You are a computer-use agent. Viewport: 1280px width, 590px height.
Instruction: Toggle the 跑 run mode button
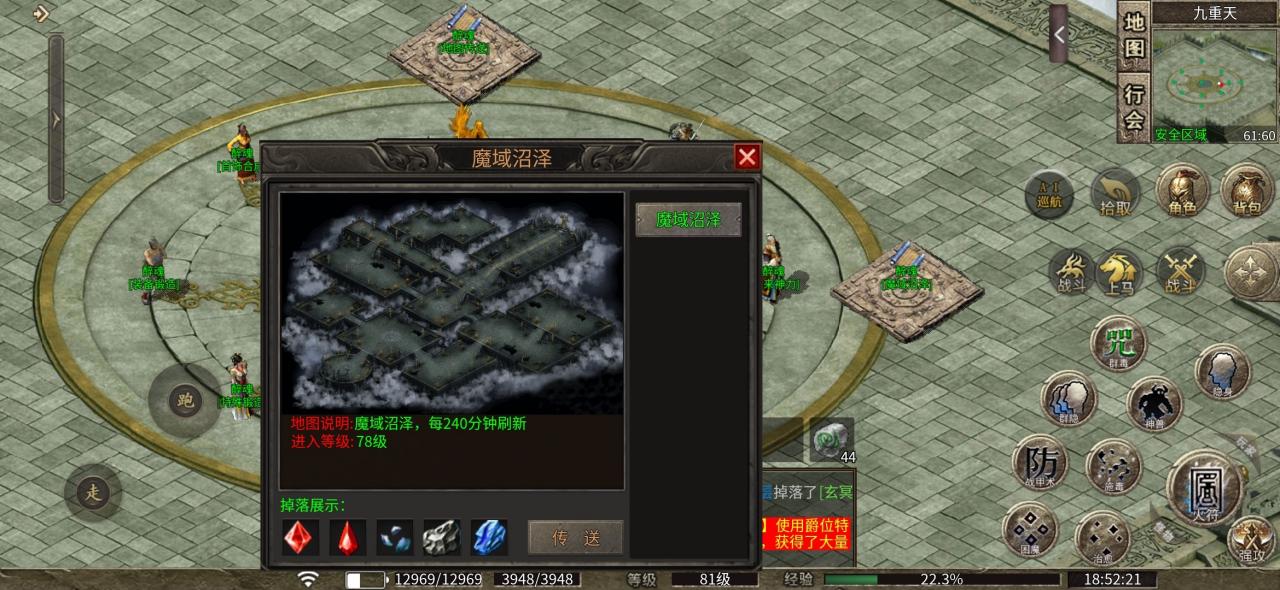pos(183,401)
